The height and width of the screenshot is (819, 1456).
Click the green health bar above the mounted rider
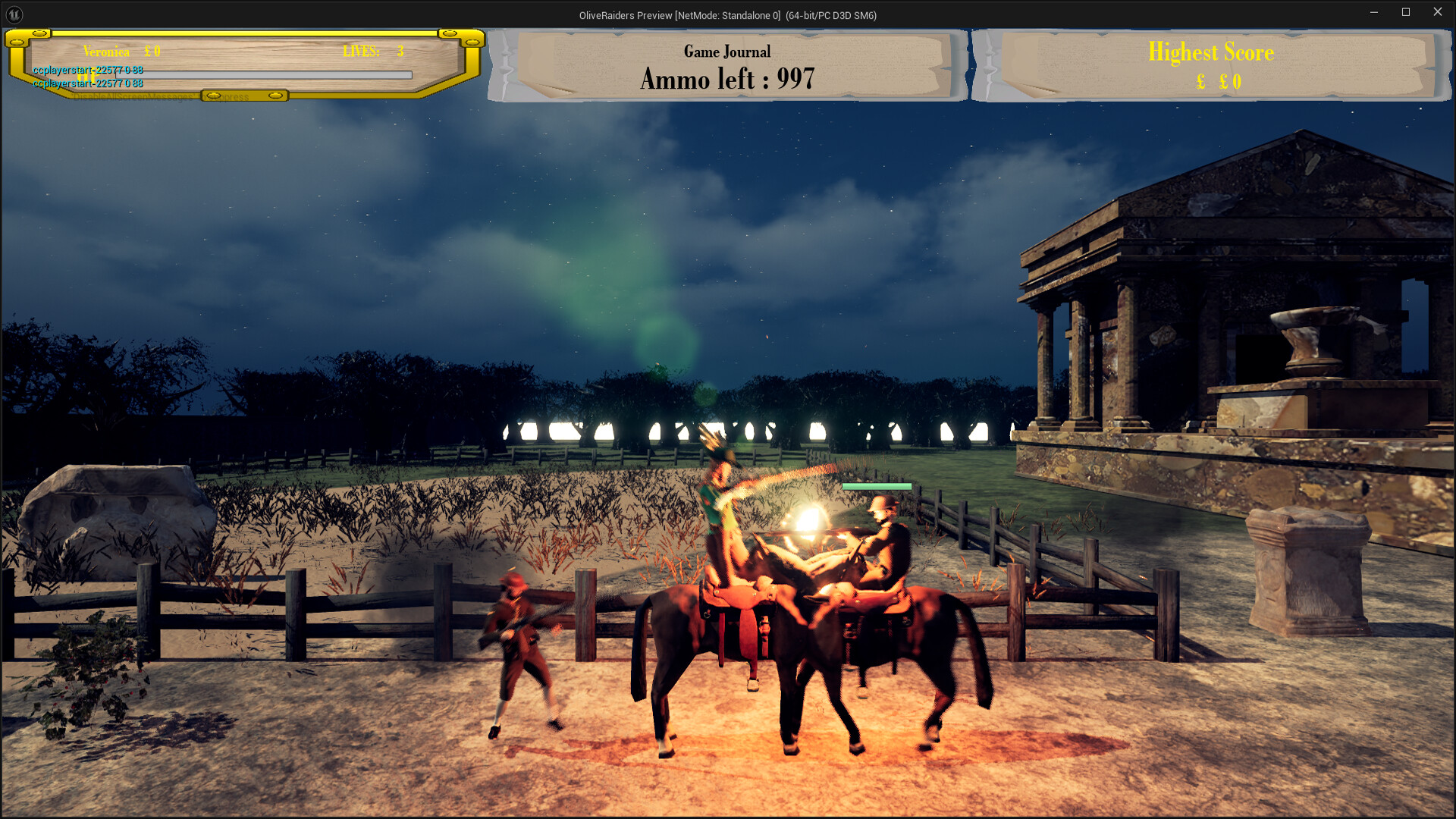[x=876, y=486]
